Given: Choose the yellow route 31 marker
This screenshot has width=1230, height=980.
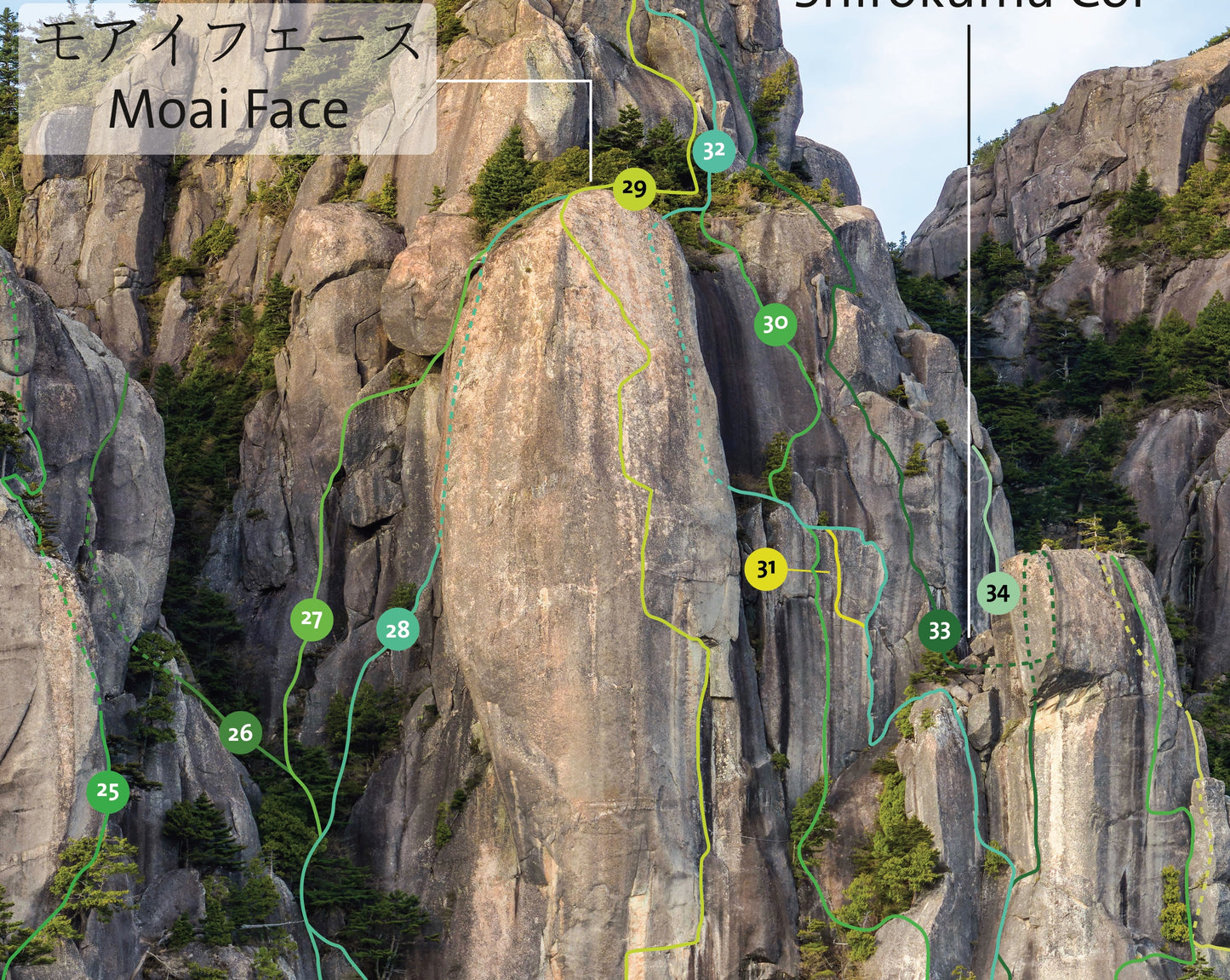Looking at the screenshot, I should tap(766, 569).
